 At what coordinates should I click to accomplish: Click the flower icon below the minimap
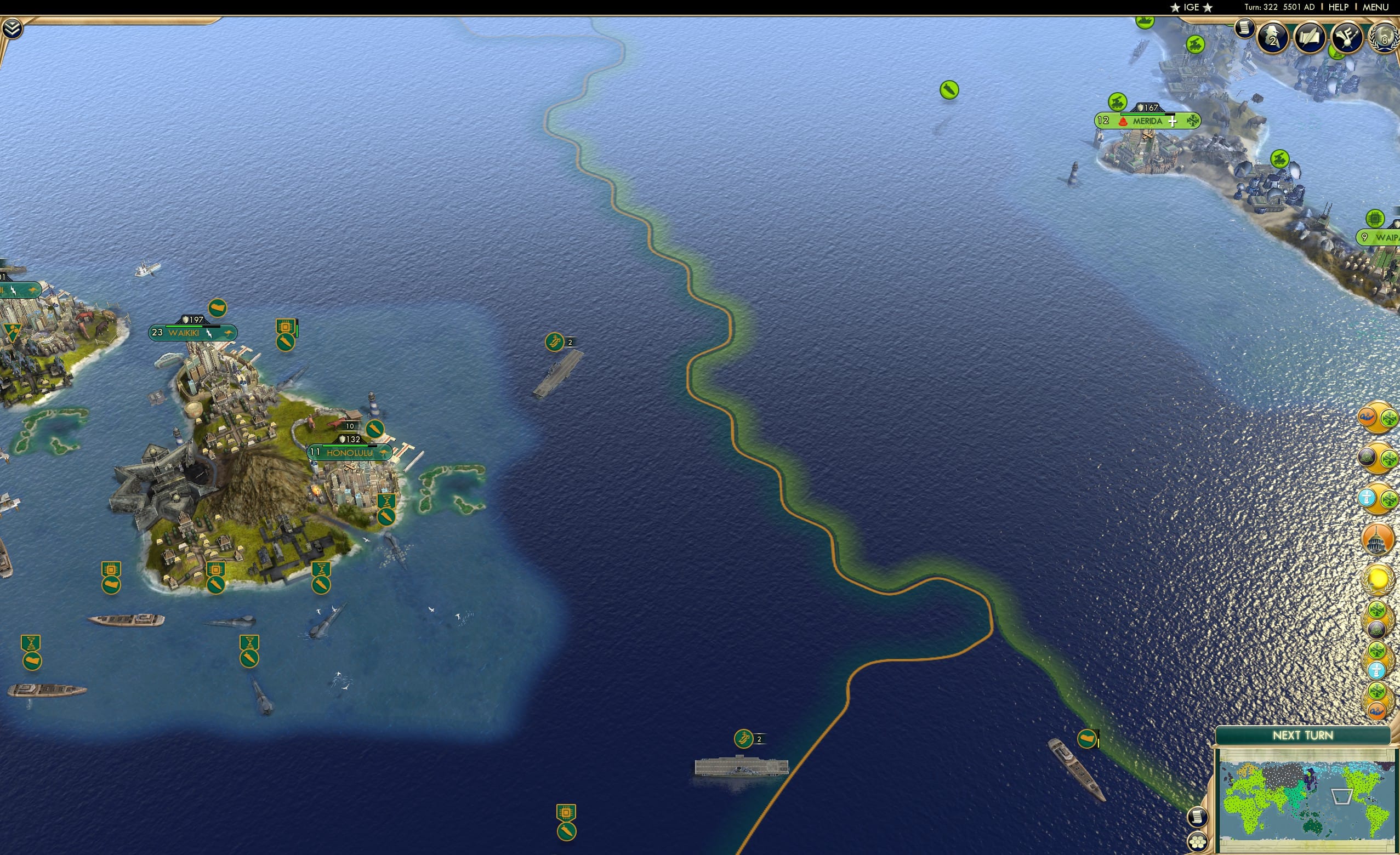(x=1198, y=843)
